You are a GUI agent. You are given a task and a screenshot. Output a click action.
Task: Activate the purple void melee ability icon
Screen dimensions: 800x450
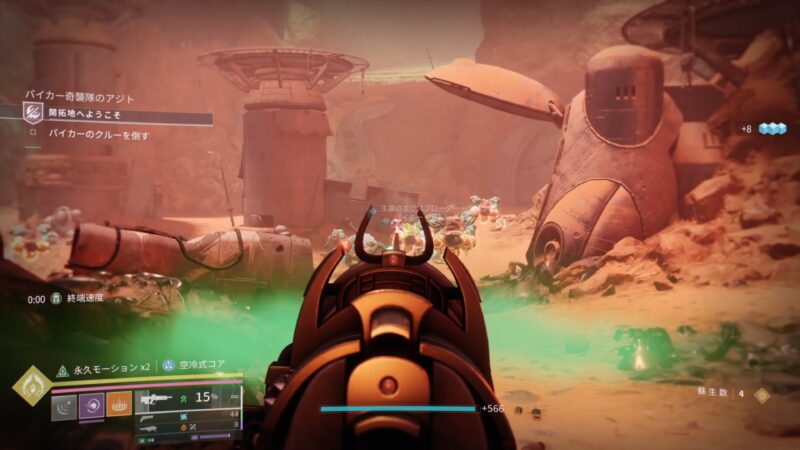91,403
